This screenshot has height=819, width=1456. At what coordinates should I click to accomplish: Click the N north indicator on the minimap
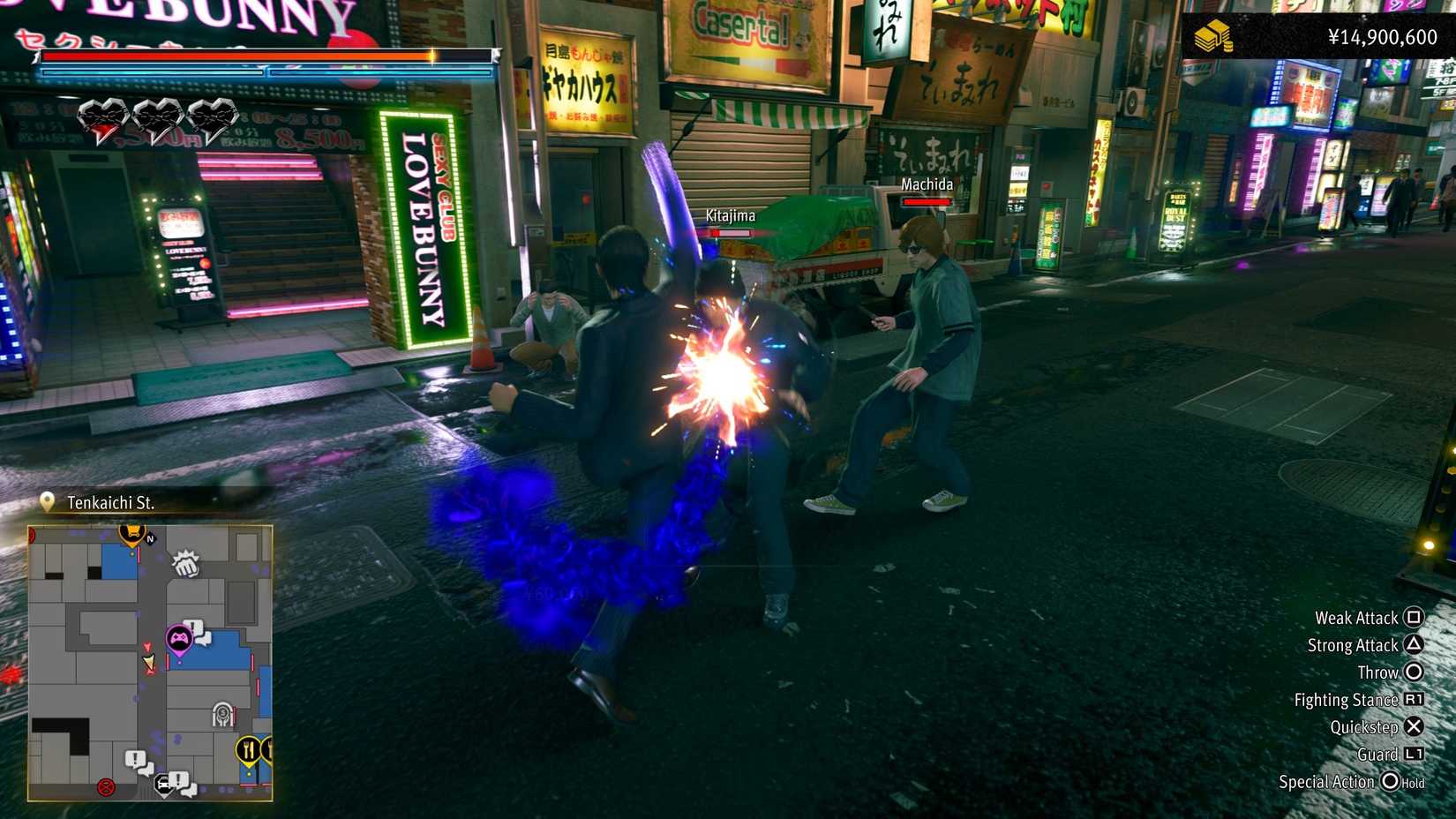[x=149, y=539]
